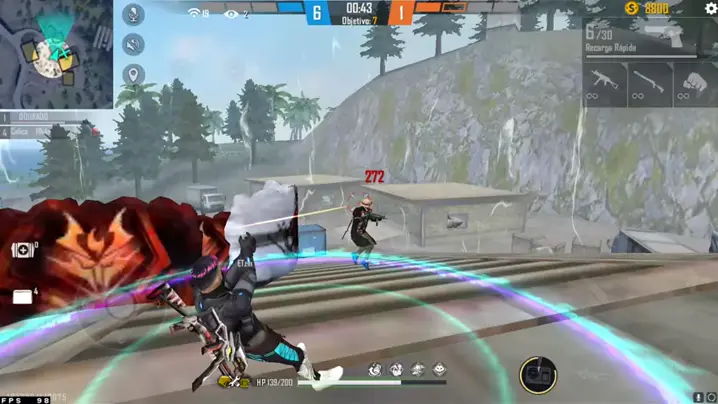Deploy a gloo wall

coord(21,296)
